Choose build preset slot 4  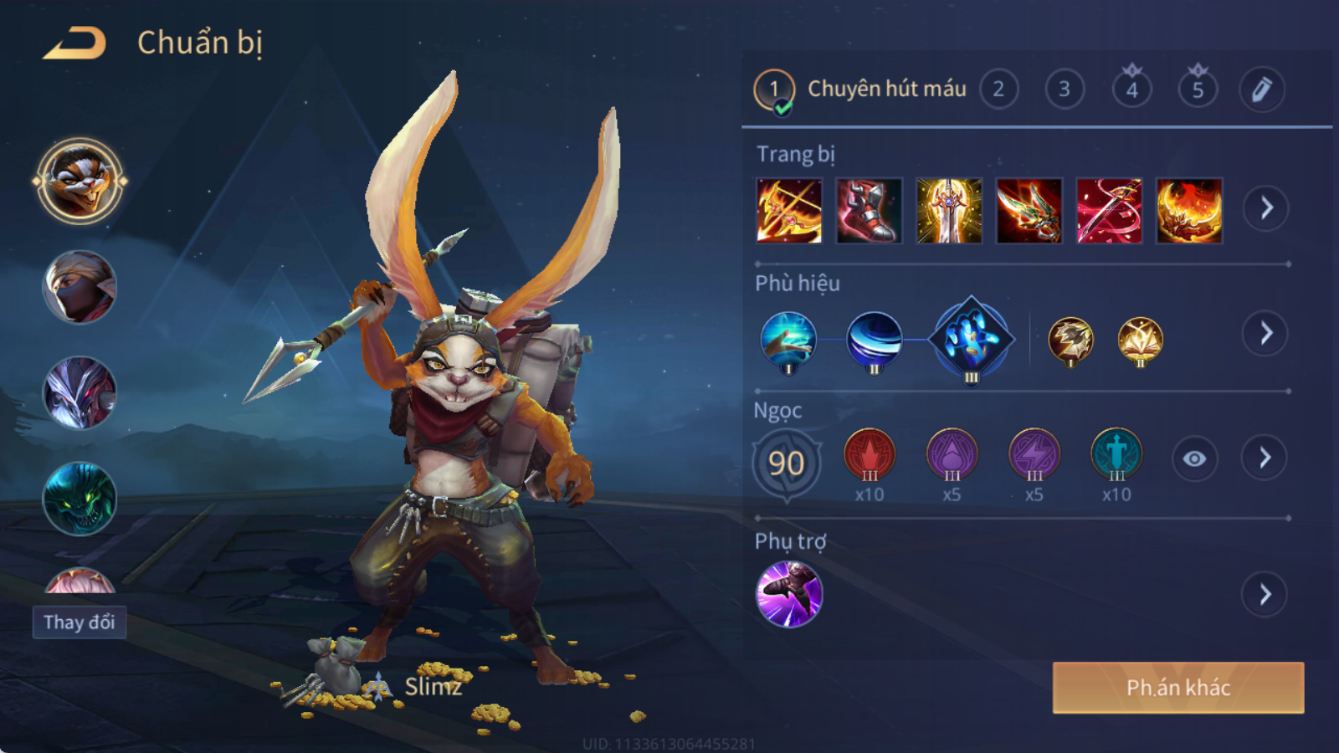point(1131,90)
